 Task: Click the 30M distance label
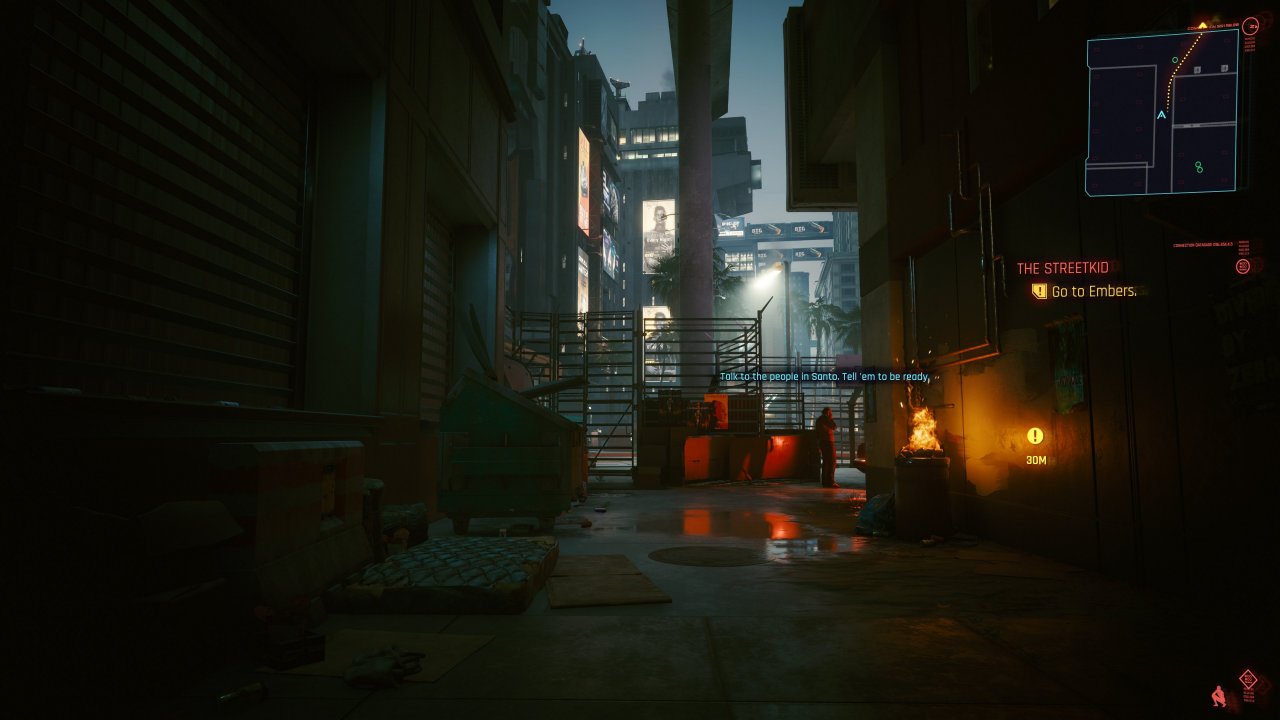(1034, 459)
